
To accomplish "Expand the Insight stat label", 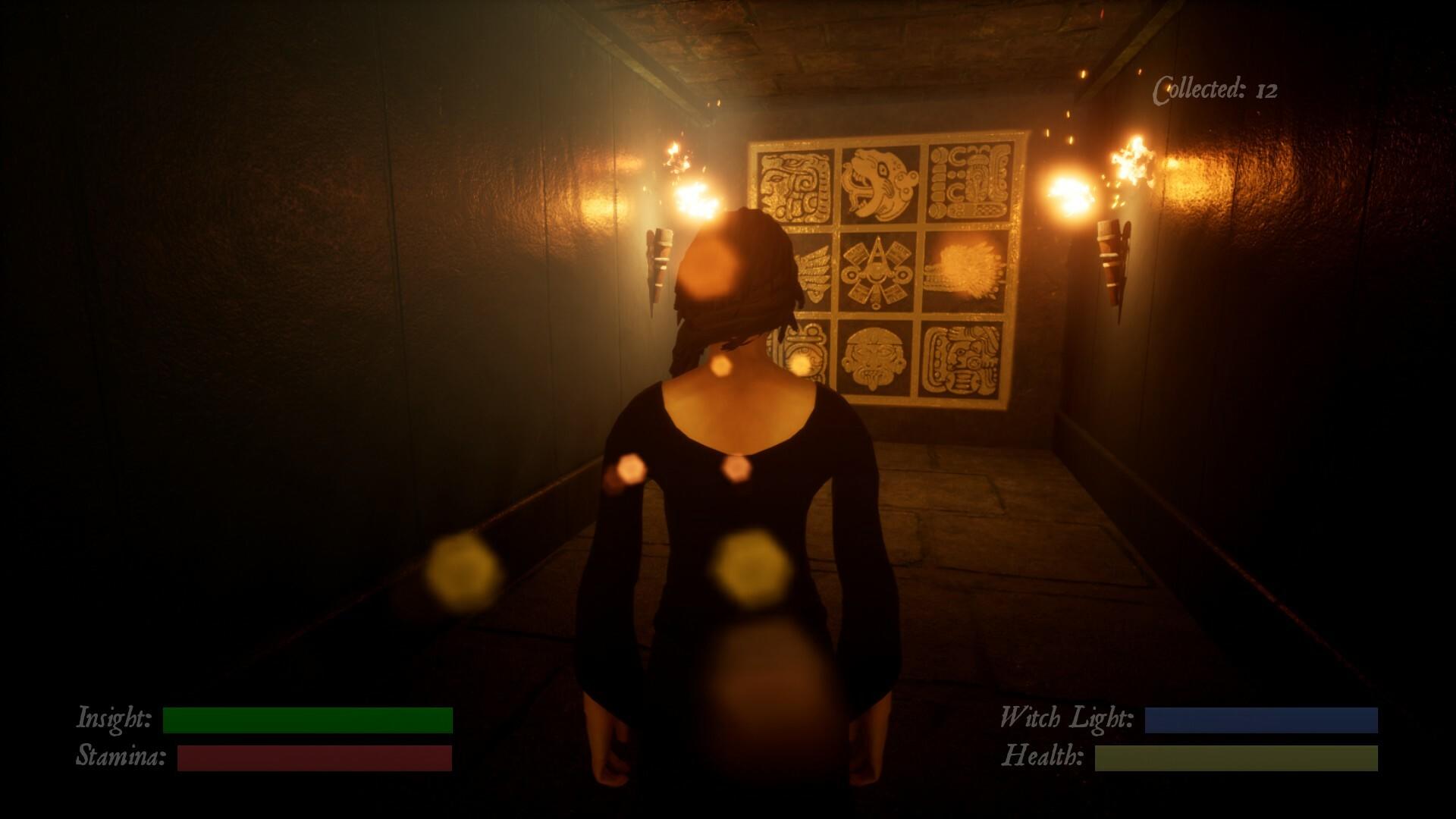I will [115, 716].
